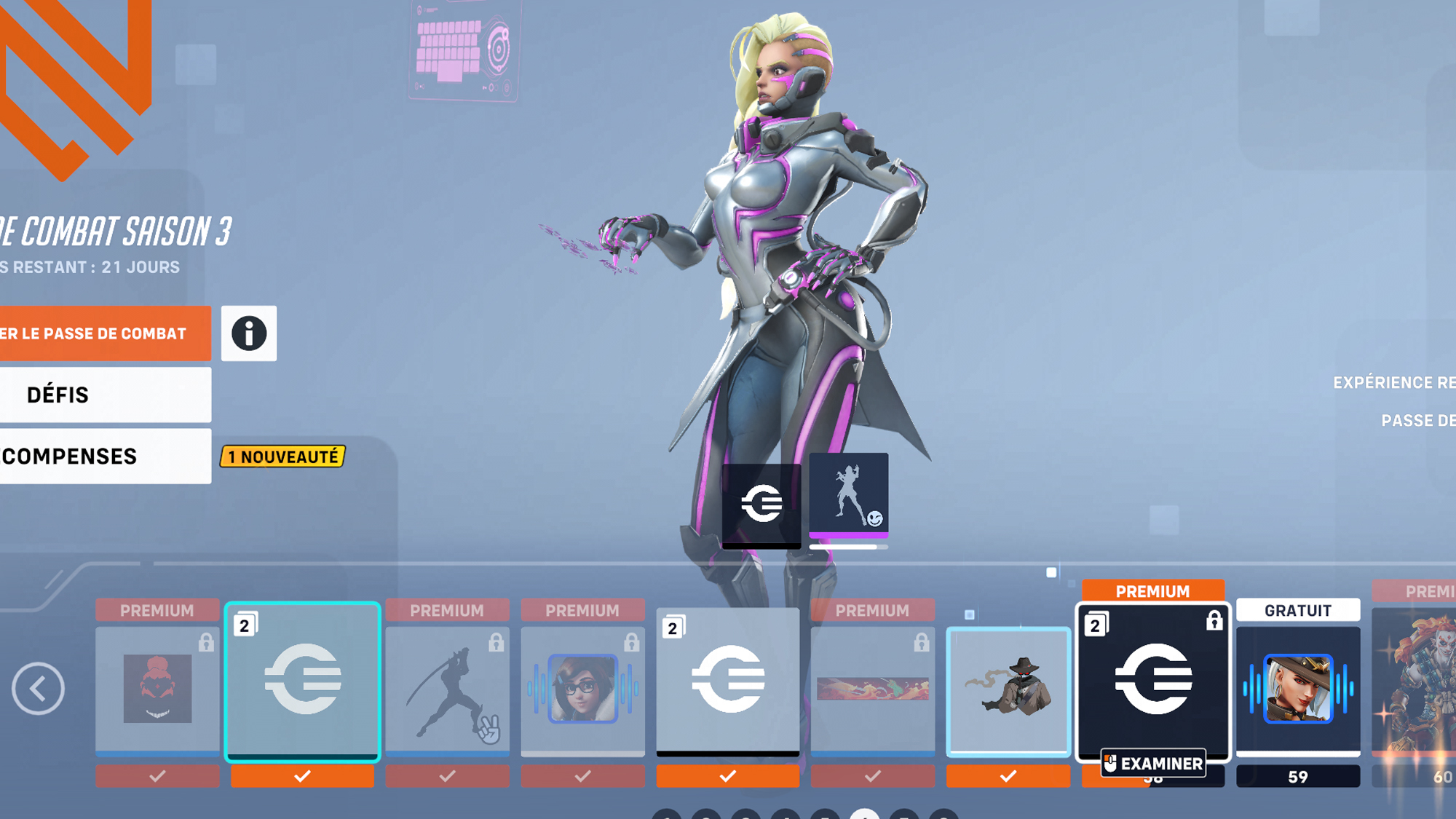Select the premium colorful banner name card
This screenshot has width=1456, height=819.
click(872, 688)
